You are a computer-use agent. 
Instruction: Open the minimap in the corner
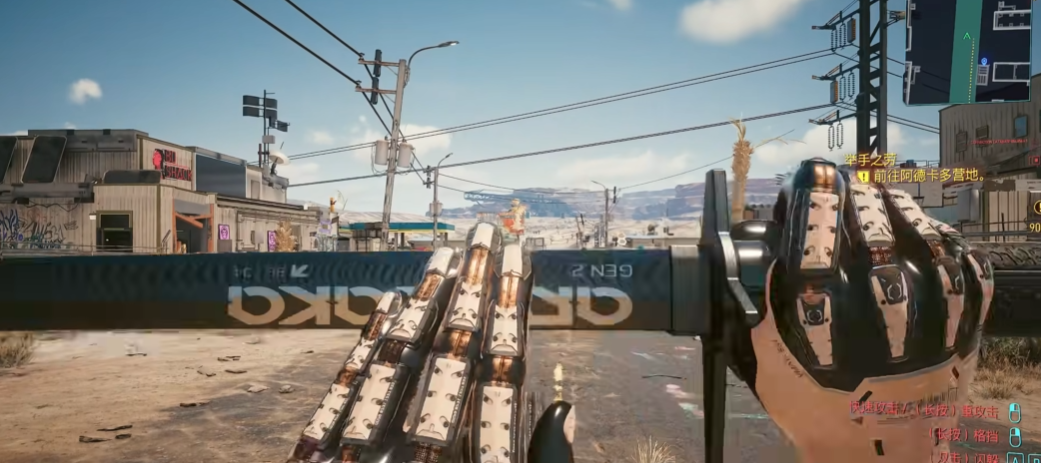(x=968, y=50)
